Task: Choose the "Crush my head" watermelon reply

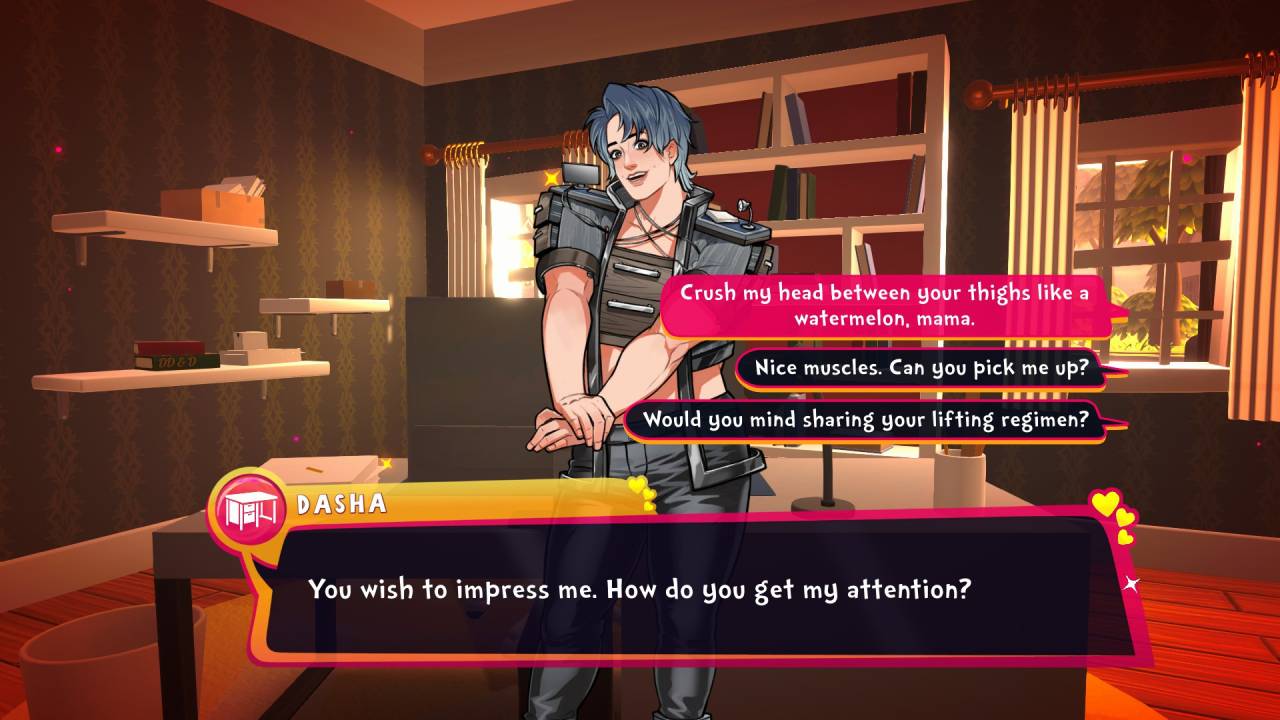Action: pyautogui.click(x=884, y=305)
